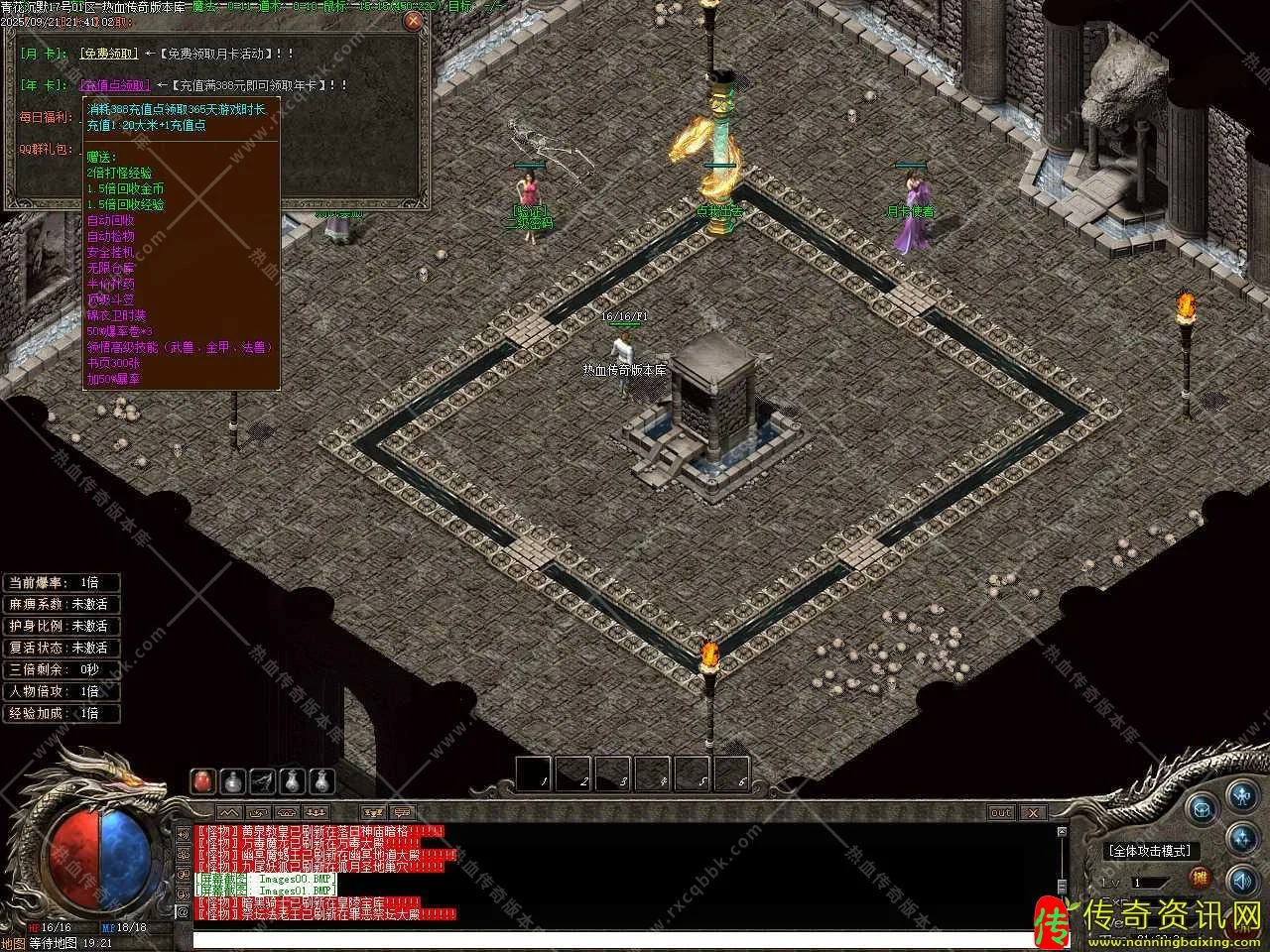
Task: Click the speech bubble button above chat
Action: [x=401, y=813]
